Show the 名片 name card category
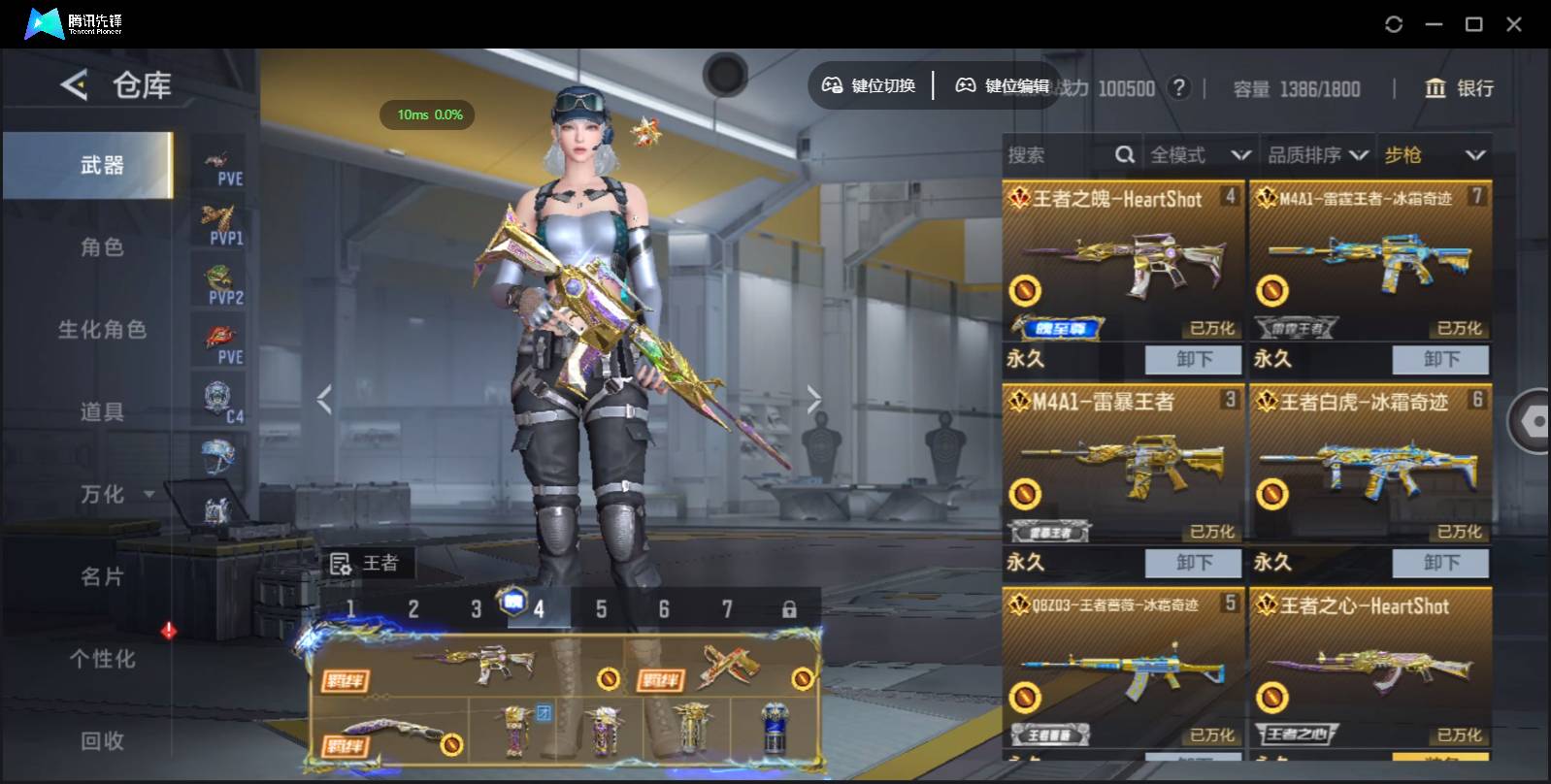 (101, 577)
